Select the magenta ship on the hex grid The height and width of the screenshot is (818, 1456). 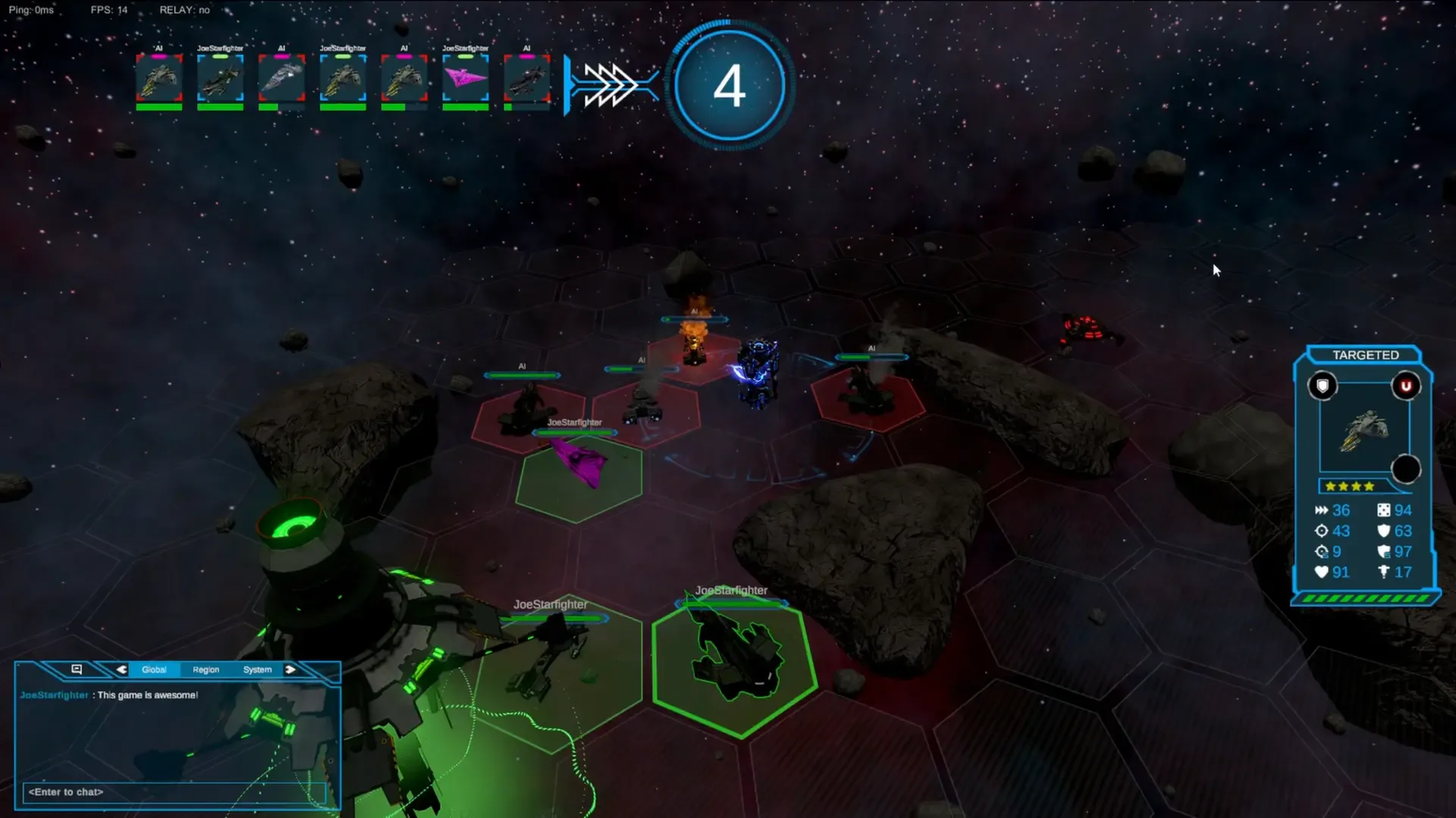point(580,462)
